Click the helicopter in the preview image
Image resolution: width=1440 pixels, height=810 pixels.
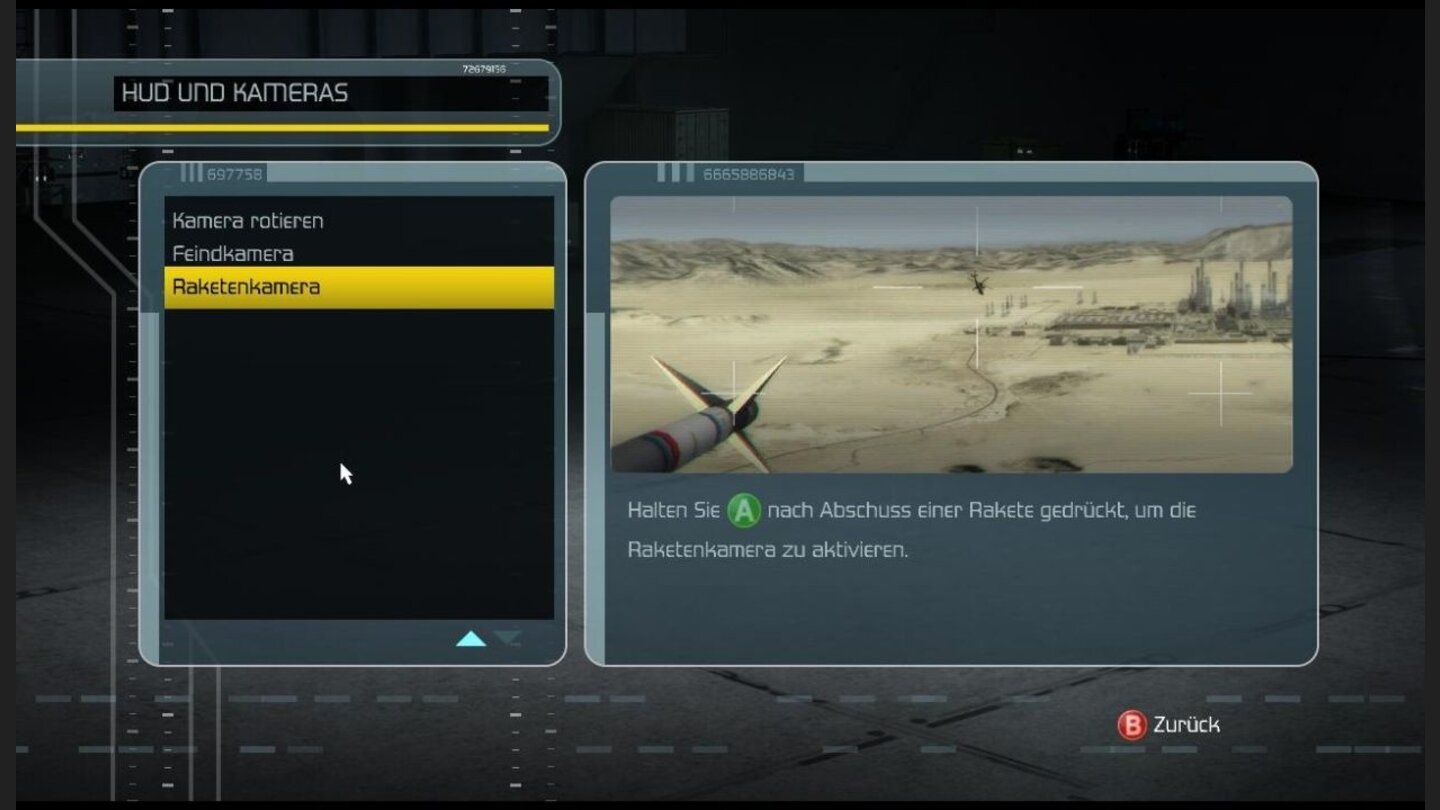[982, 283]
